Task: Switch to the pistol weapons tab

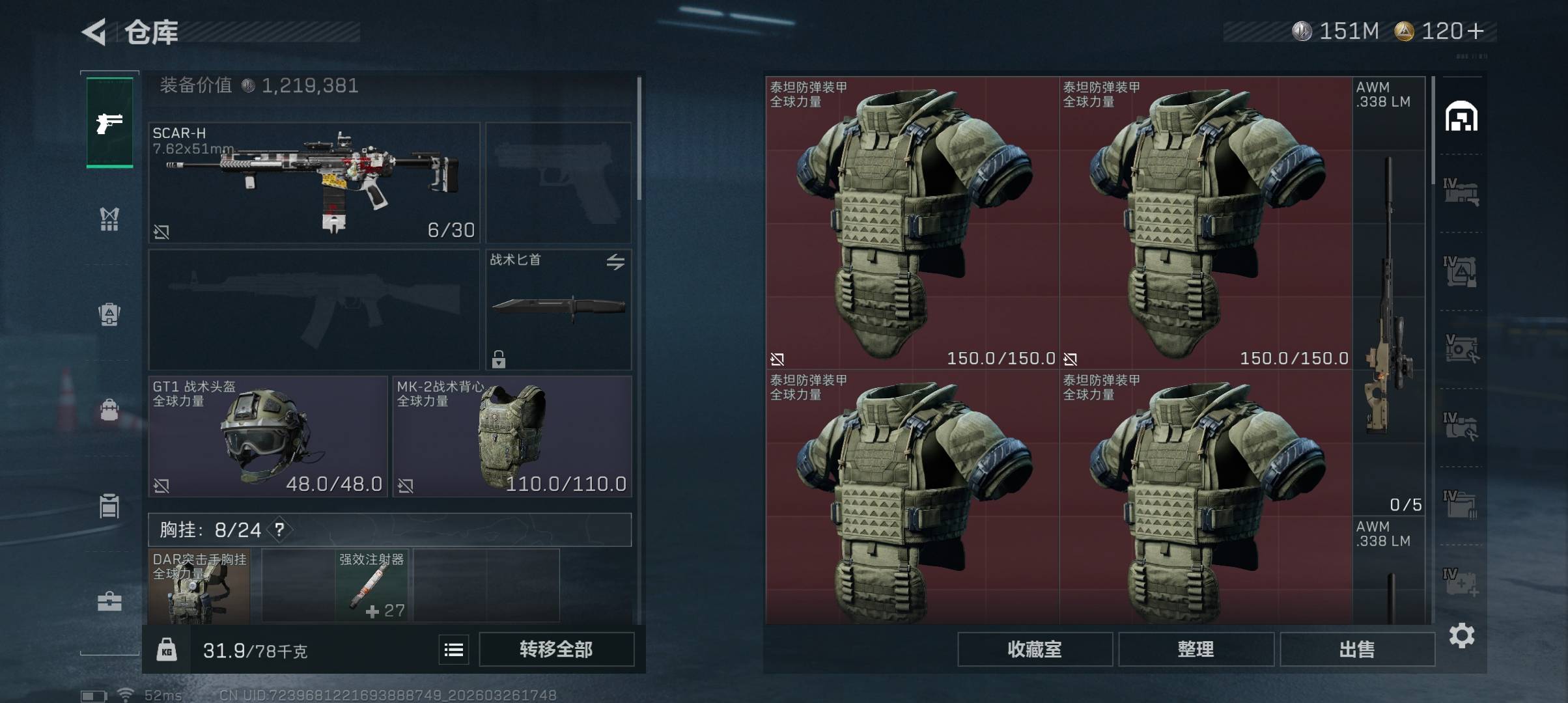Action: pos(109,122)
